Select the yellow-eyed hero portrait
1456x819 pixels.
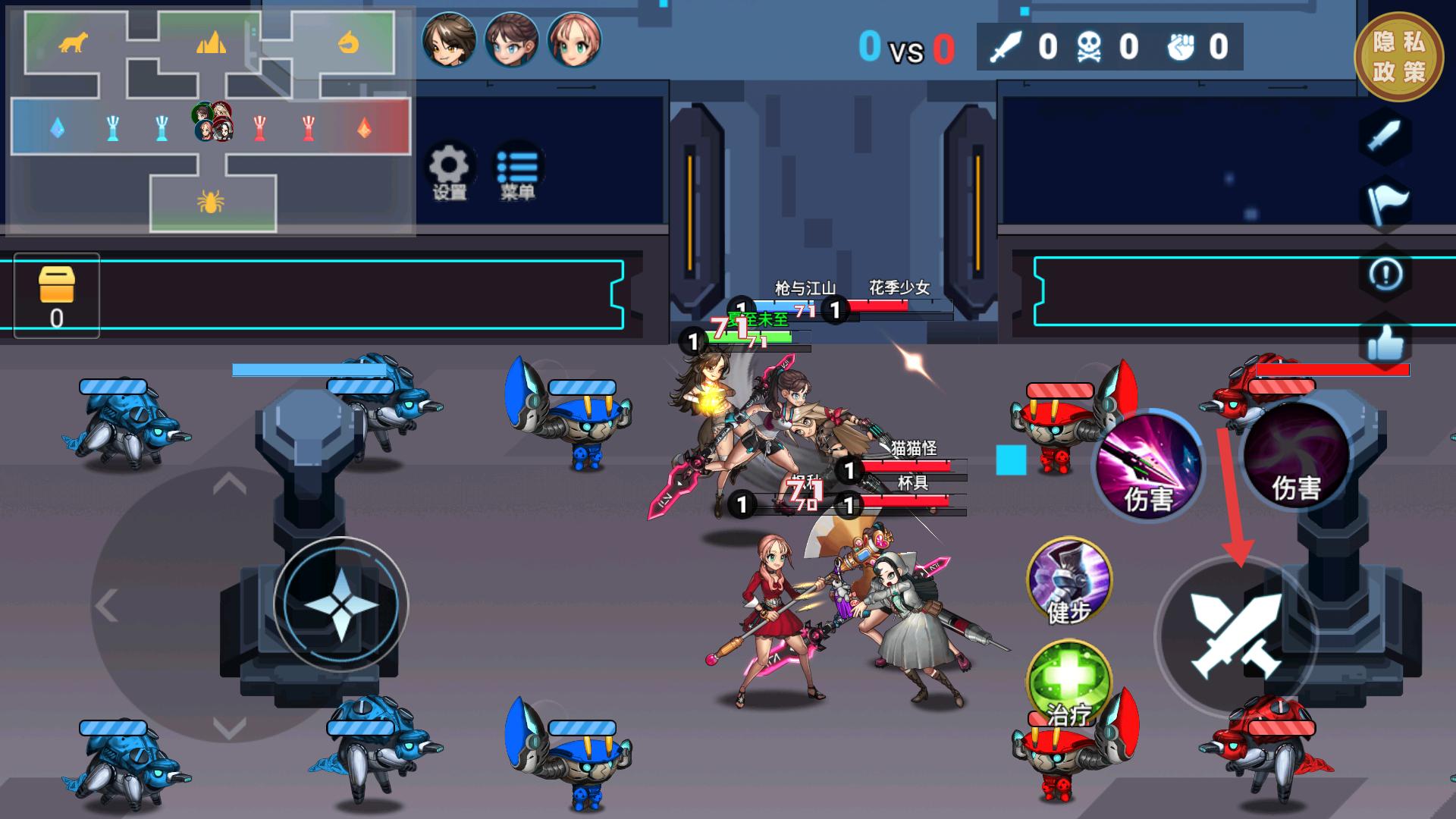pos(449,38)
